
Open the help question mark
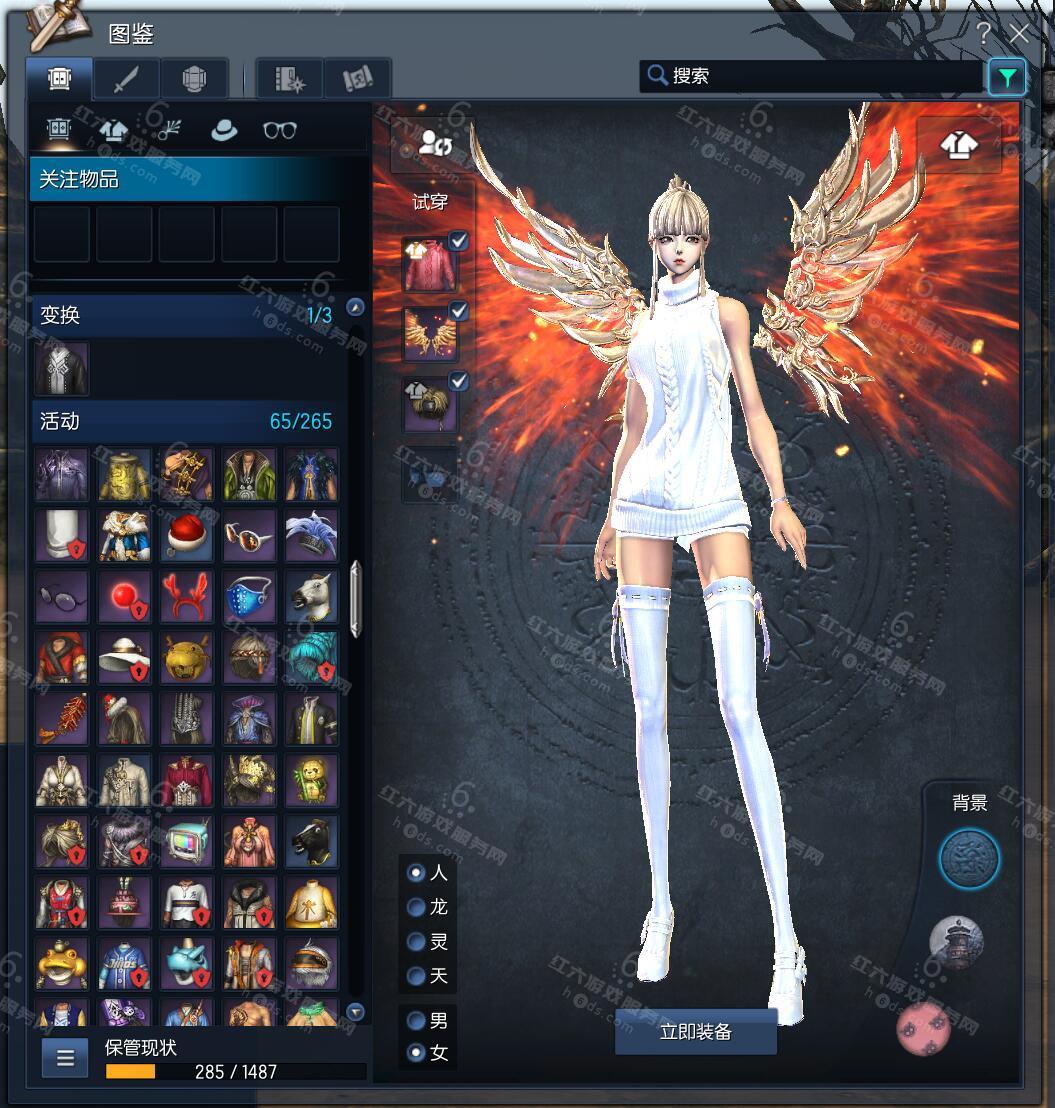[983, 34]
